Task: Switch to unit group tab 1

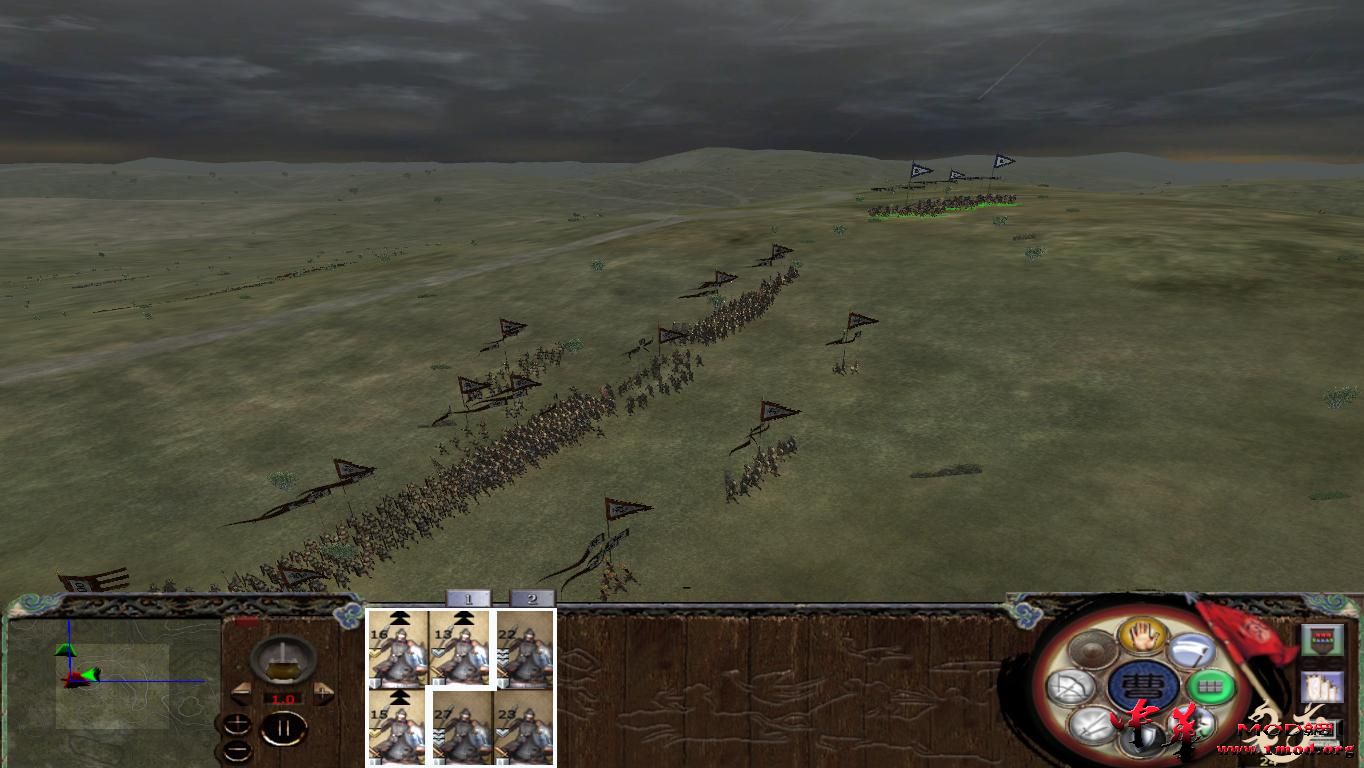Action: point(467,597)
